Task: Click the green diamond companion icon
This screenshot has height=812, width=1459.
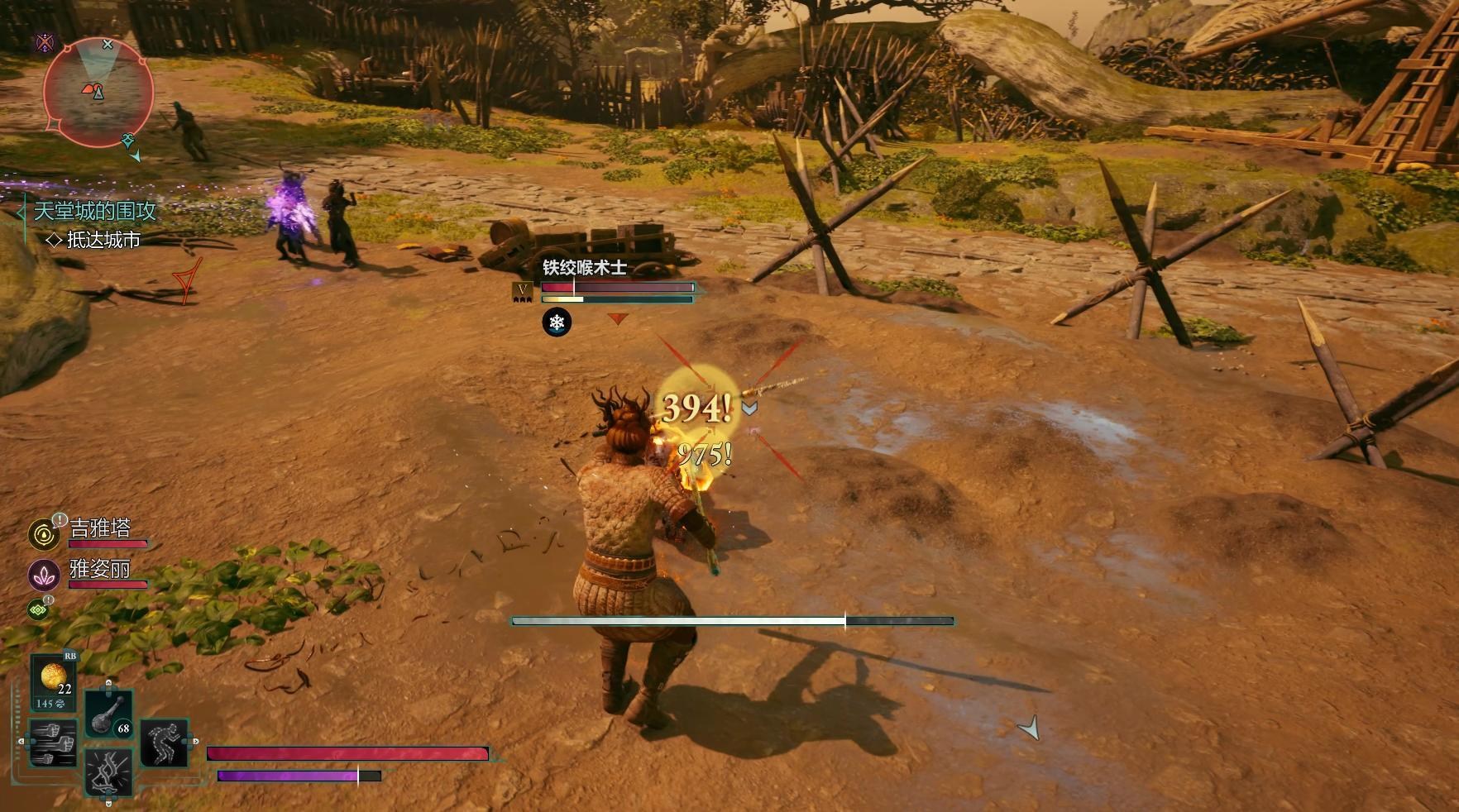Action: point(38,609)
